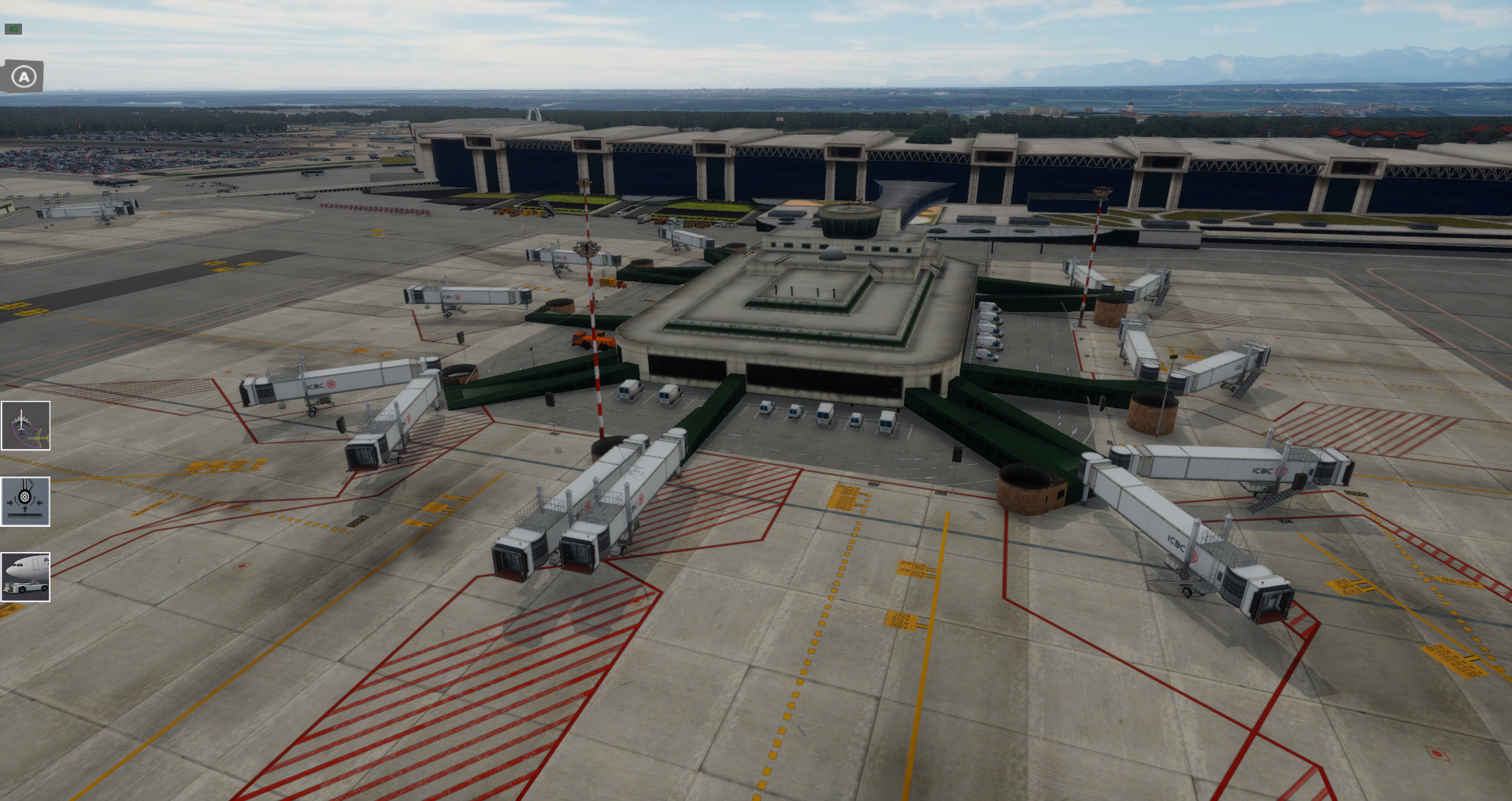The height and width of the screenshot is (801, 1512).
Task: Open the circled A side tab
Action: coord(24,77)
